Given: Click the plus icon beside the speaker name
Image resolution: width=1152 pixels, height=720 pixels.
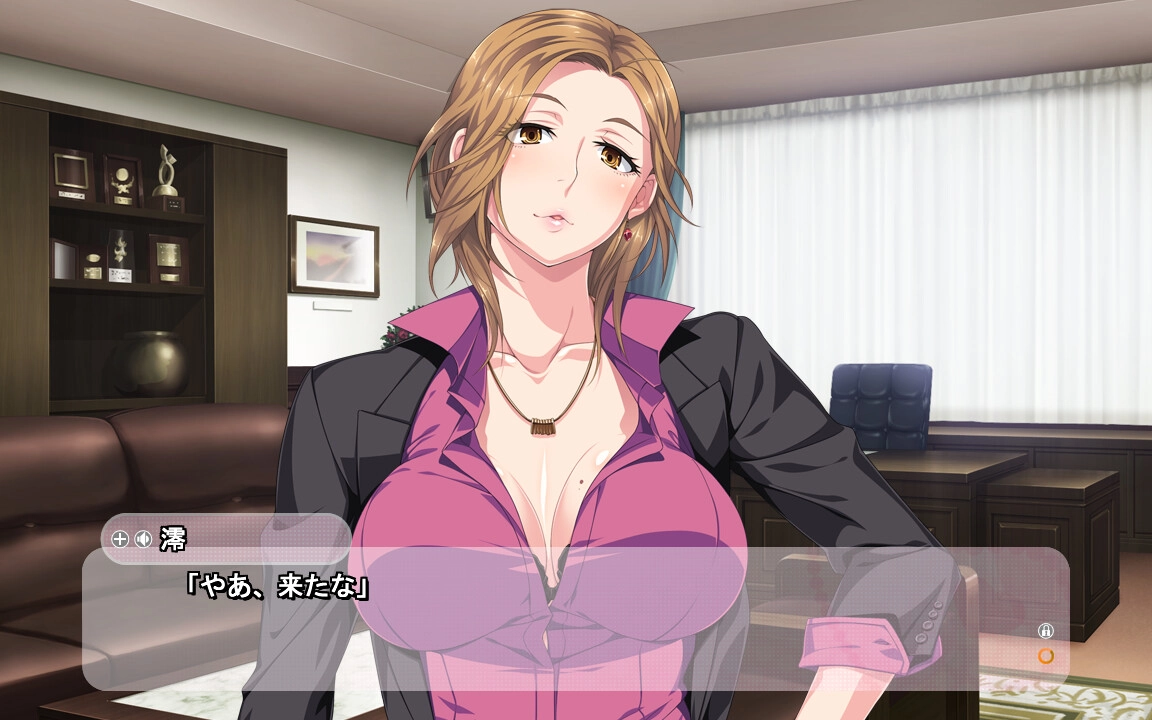Looking at the screenshot, I should coord(120,540).
